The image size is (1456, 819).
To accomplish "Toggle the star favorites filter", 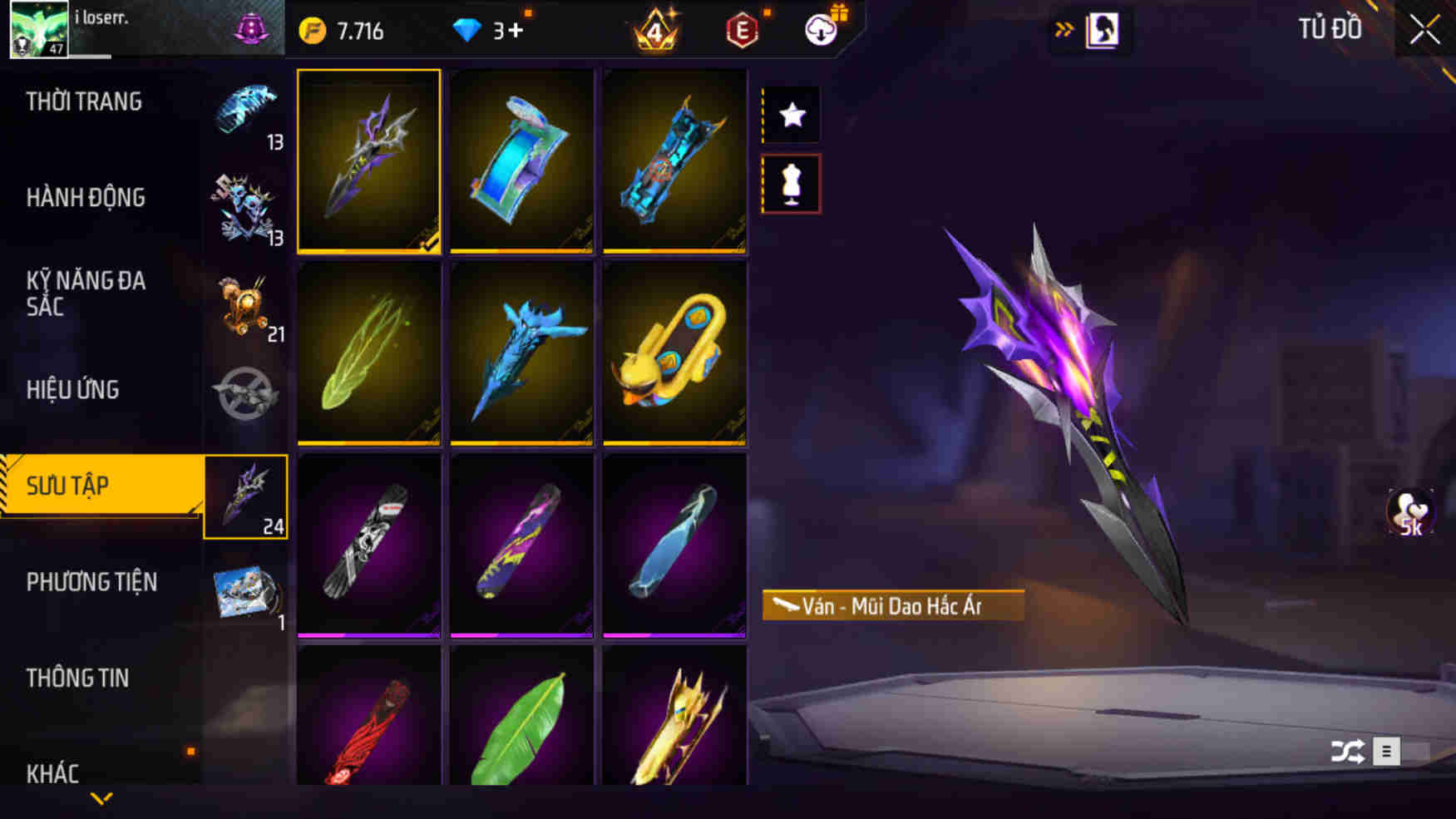I will 790,115.
